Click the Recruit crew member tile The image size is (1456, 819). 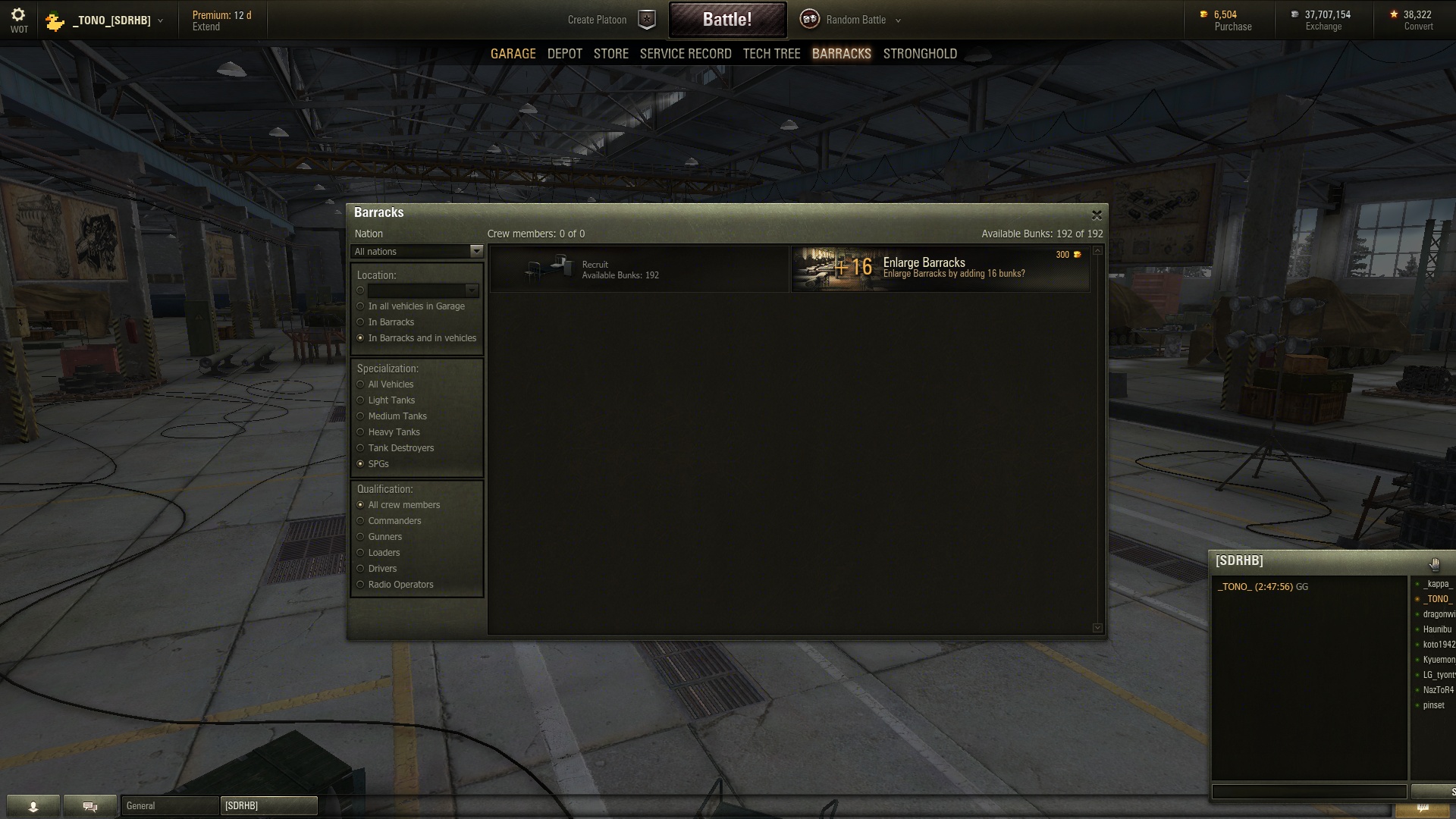639,269
